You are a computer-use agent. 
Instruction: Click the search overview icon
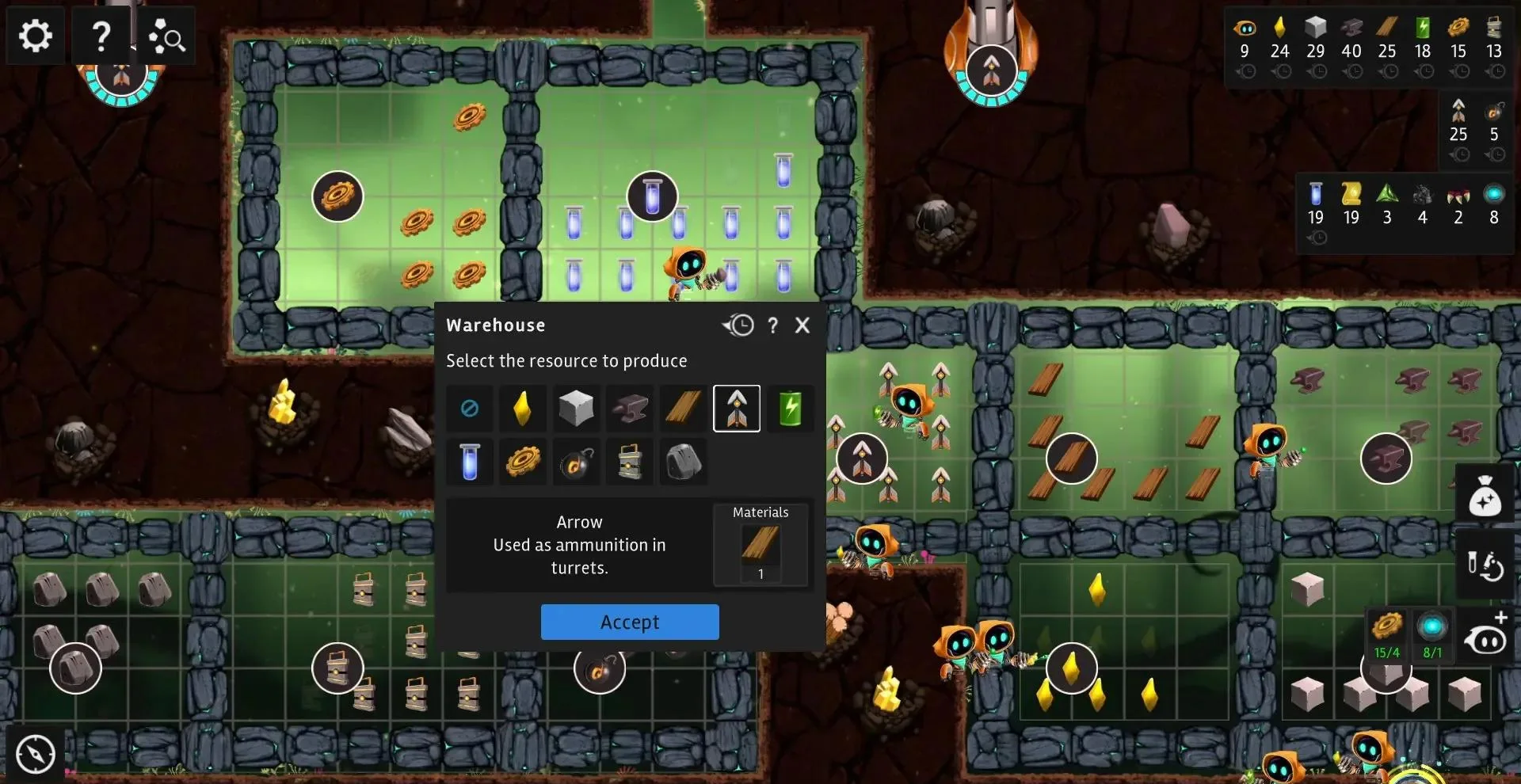(166, 36)
